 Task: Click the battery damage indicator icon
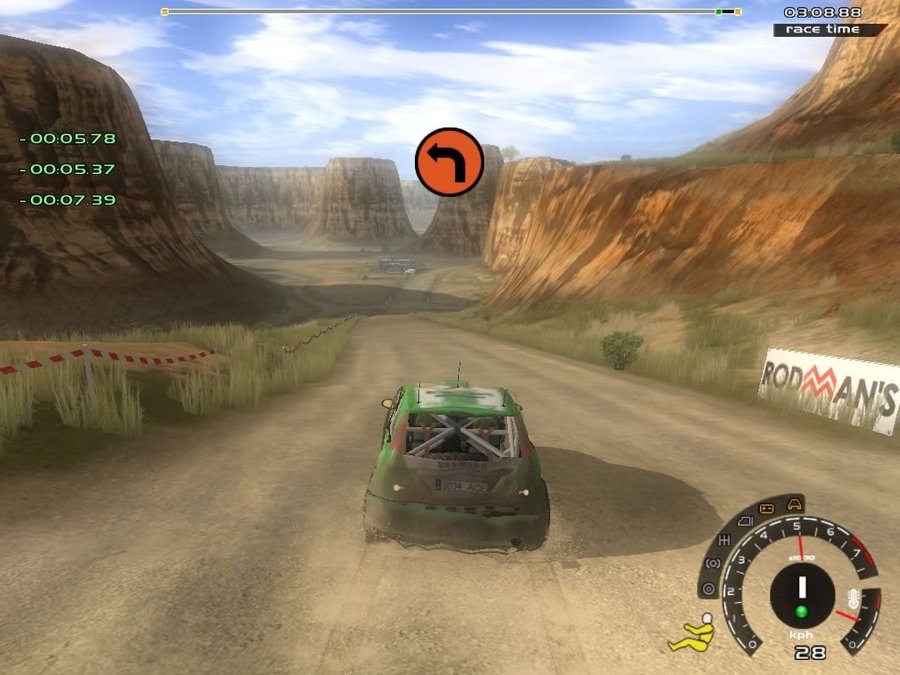767,508
